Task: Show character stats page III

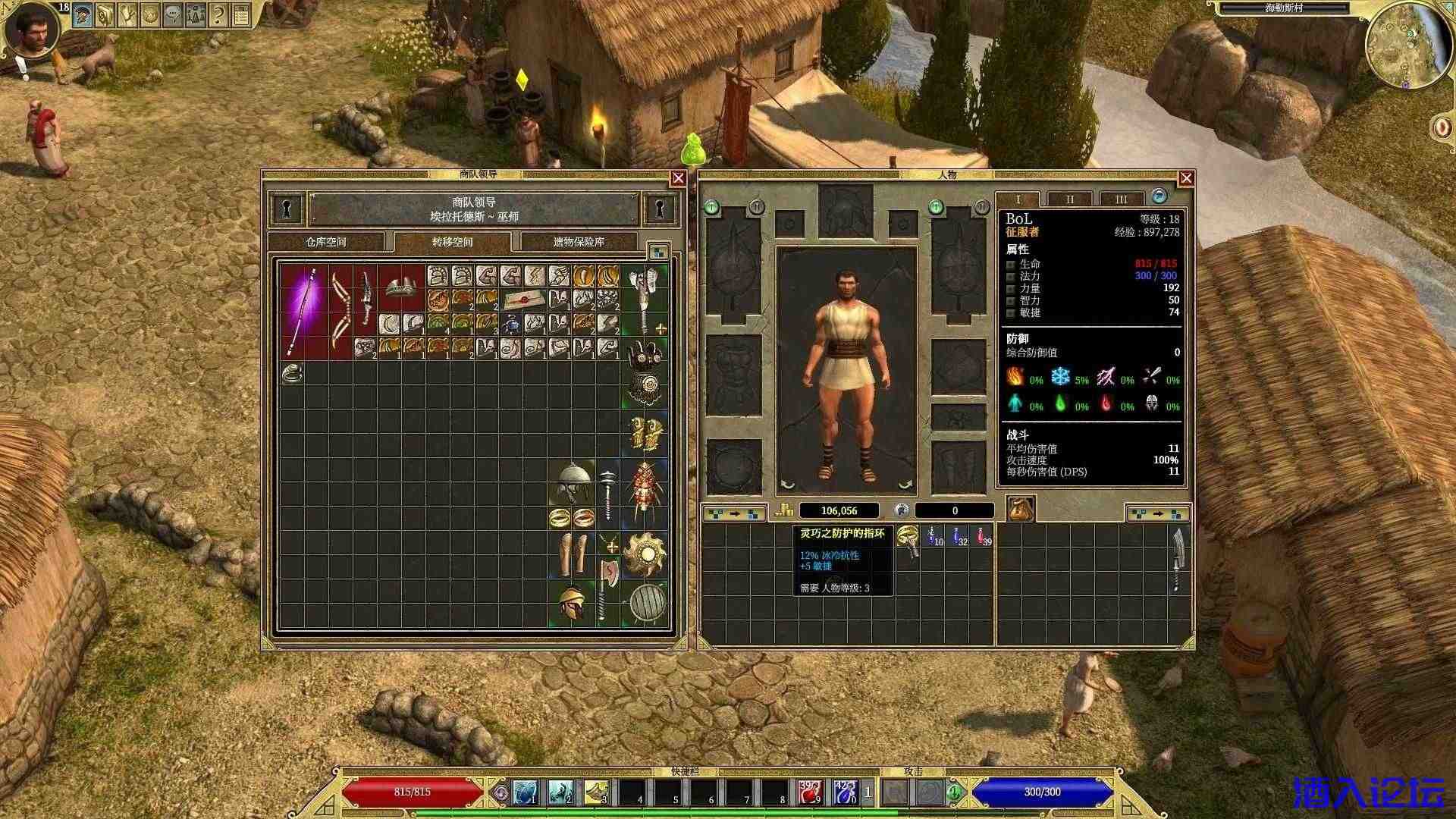Action: pos(1121,199)
